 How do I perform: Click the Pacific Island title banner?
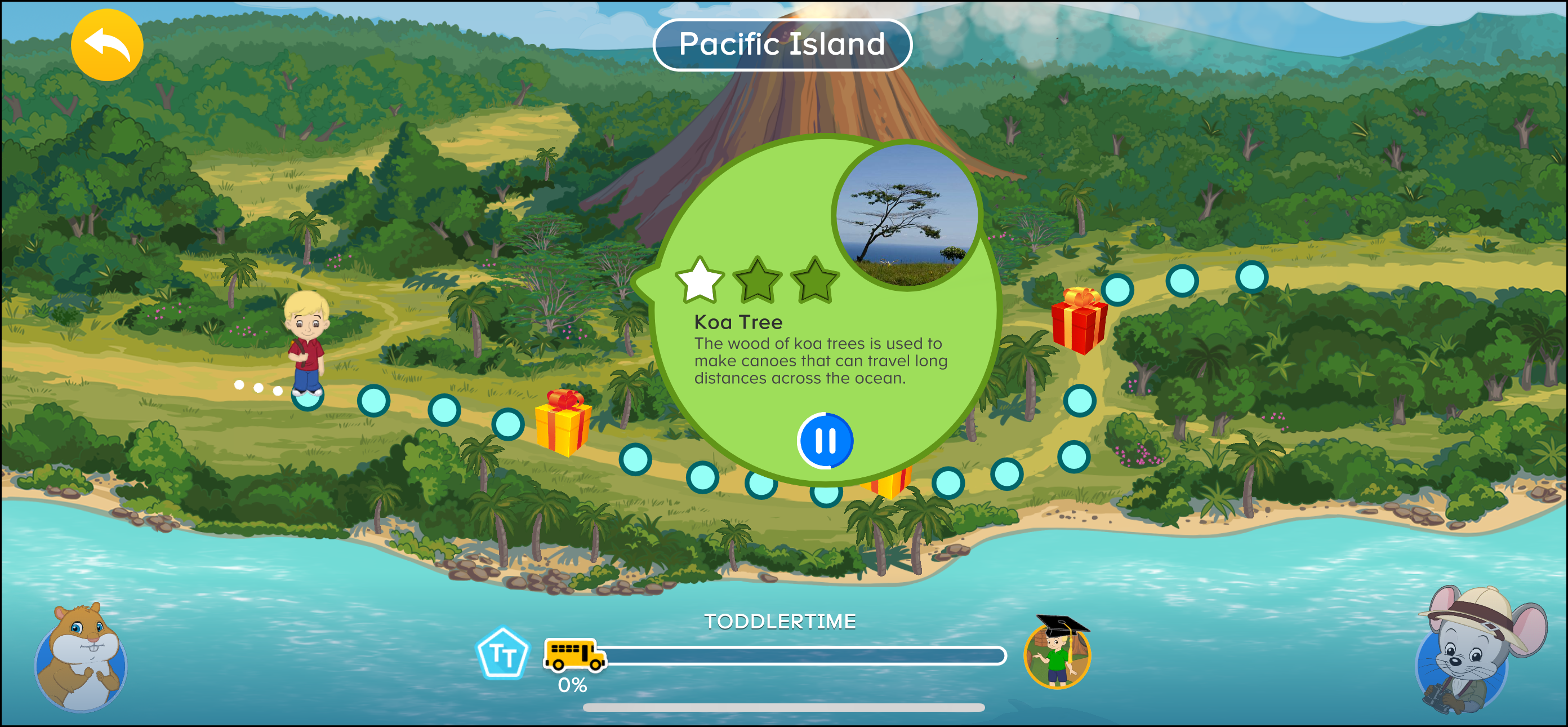[x=783, y=44]
